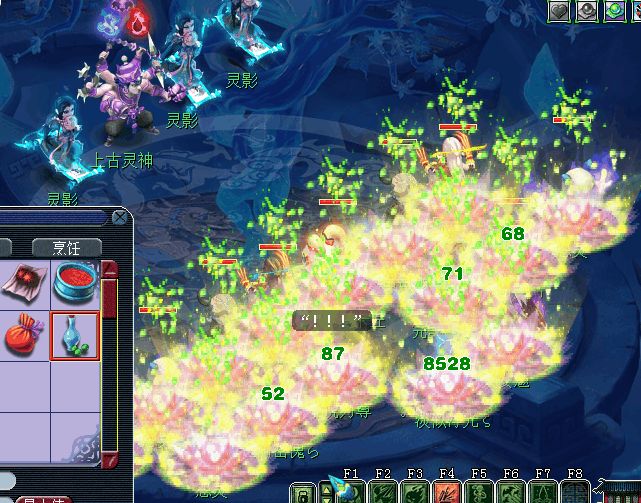The image size is (641, 503).
Task: Activate the F6 hotbar skill
Action: tap(512, 492)
